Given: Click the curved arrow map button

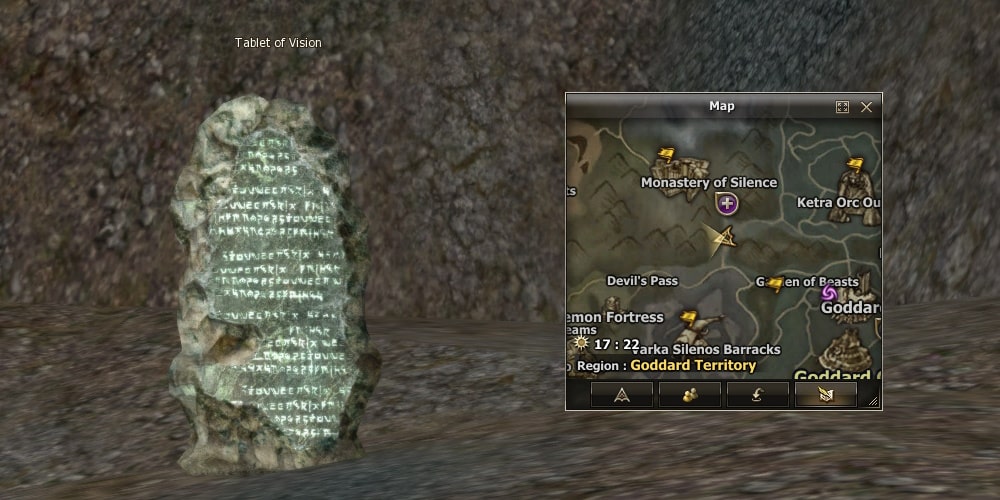Looking at the screenshot, I should [x=757, y=395].
